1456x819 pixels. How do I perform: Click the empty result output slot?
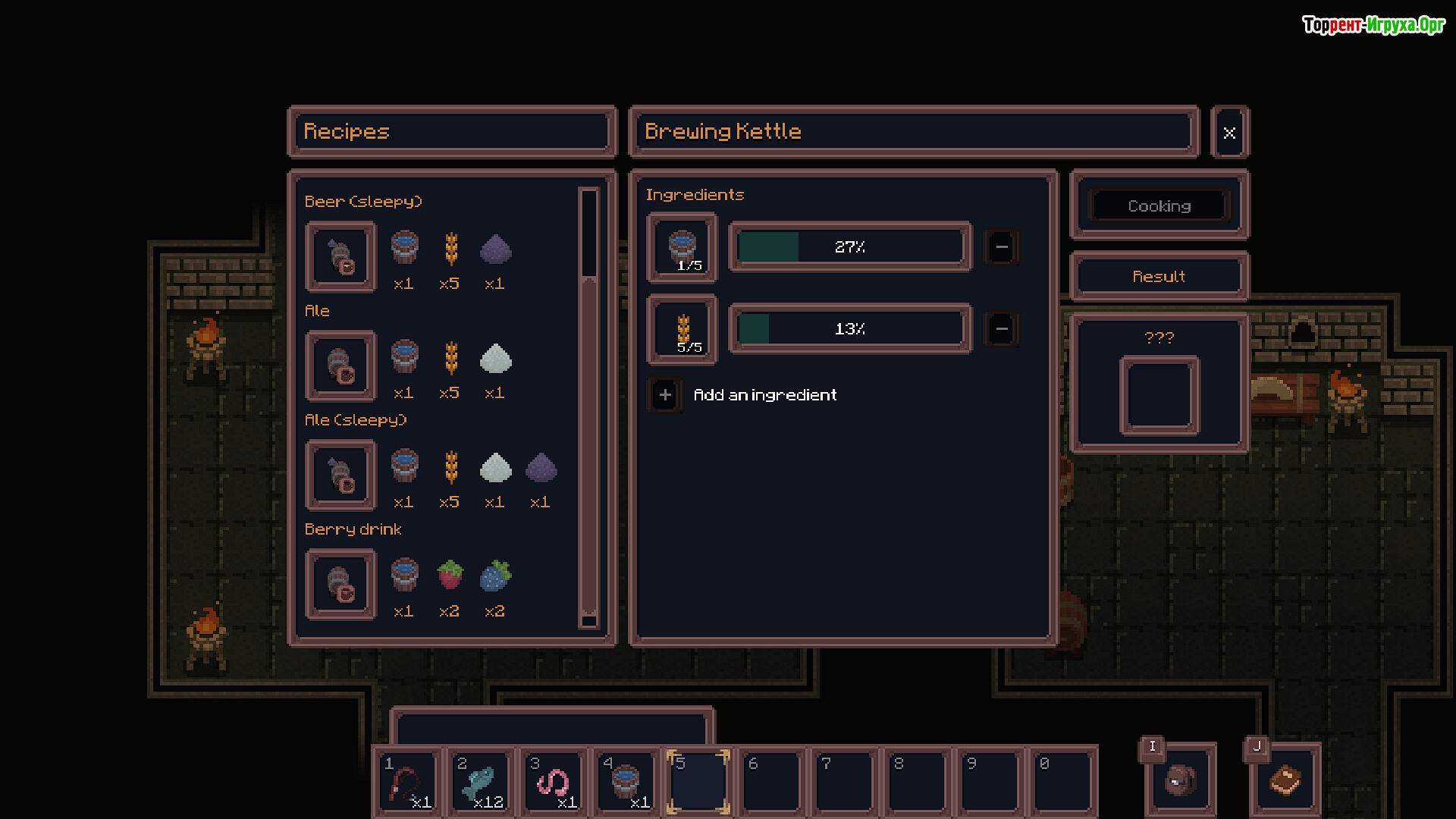tap(1159, 396)
